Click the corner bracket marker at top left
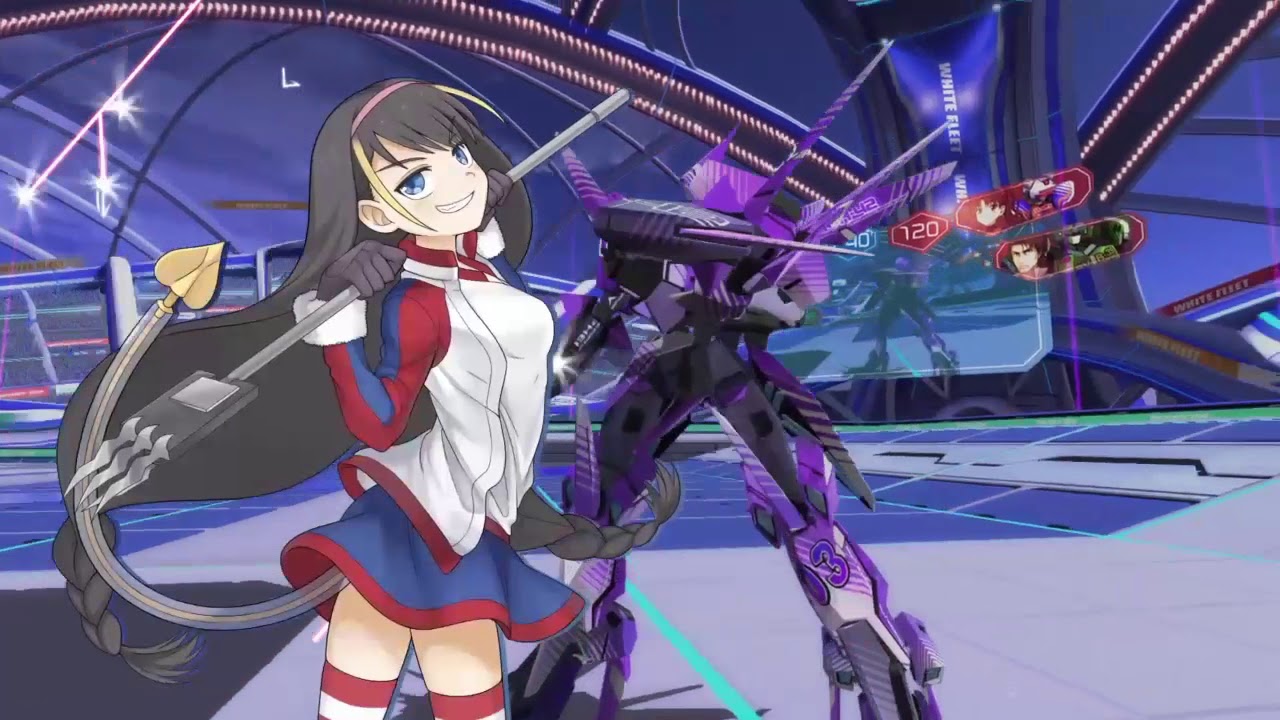This screenshot has height=720, width=1280. (288, 79)
